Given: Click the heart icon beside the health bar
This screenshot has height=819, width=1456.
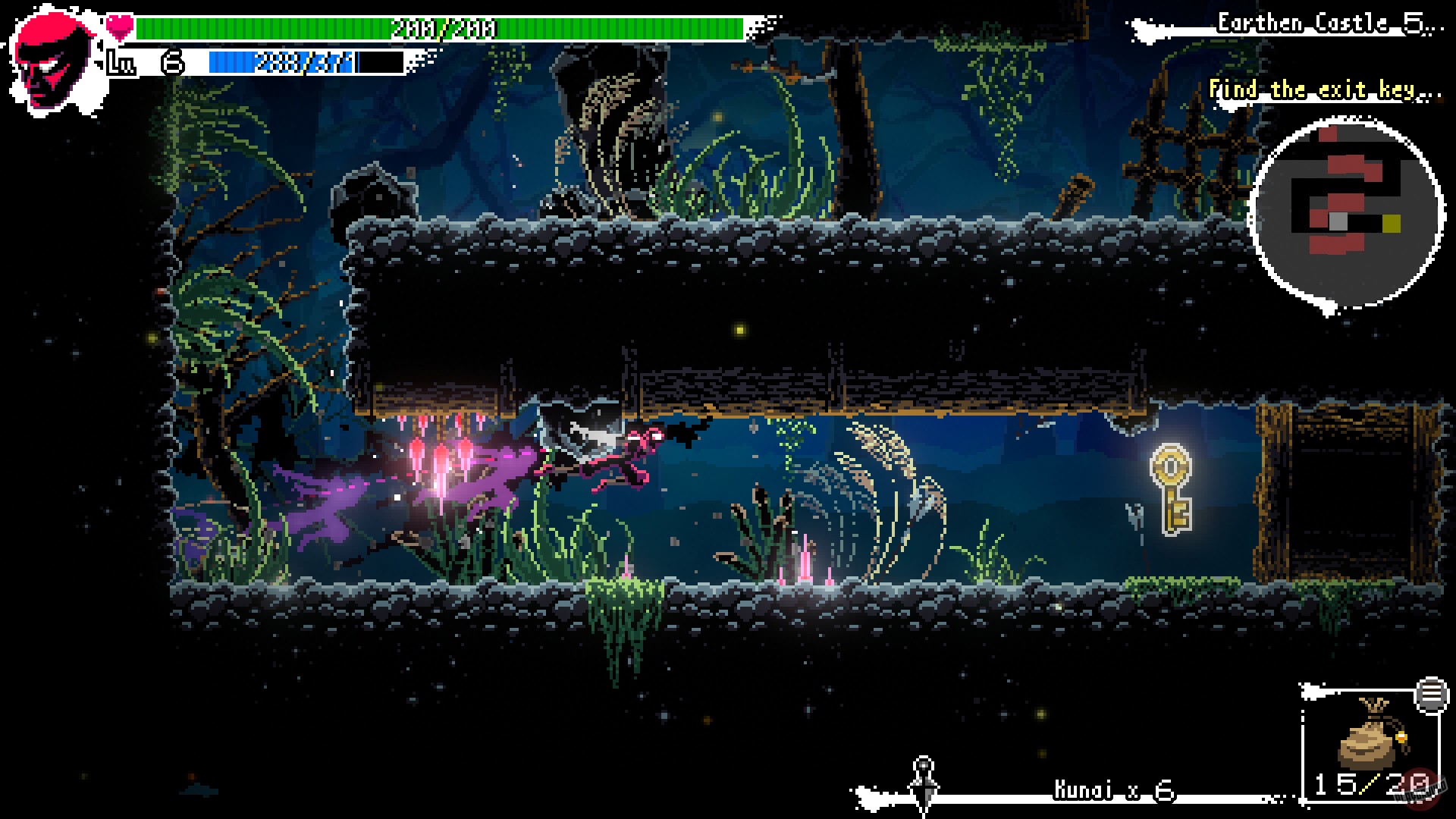Looking at the screenshot, I should (119, 24).
